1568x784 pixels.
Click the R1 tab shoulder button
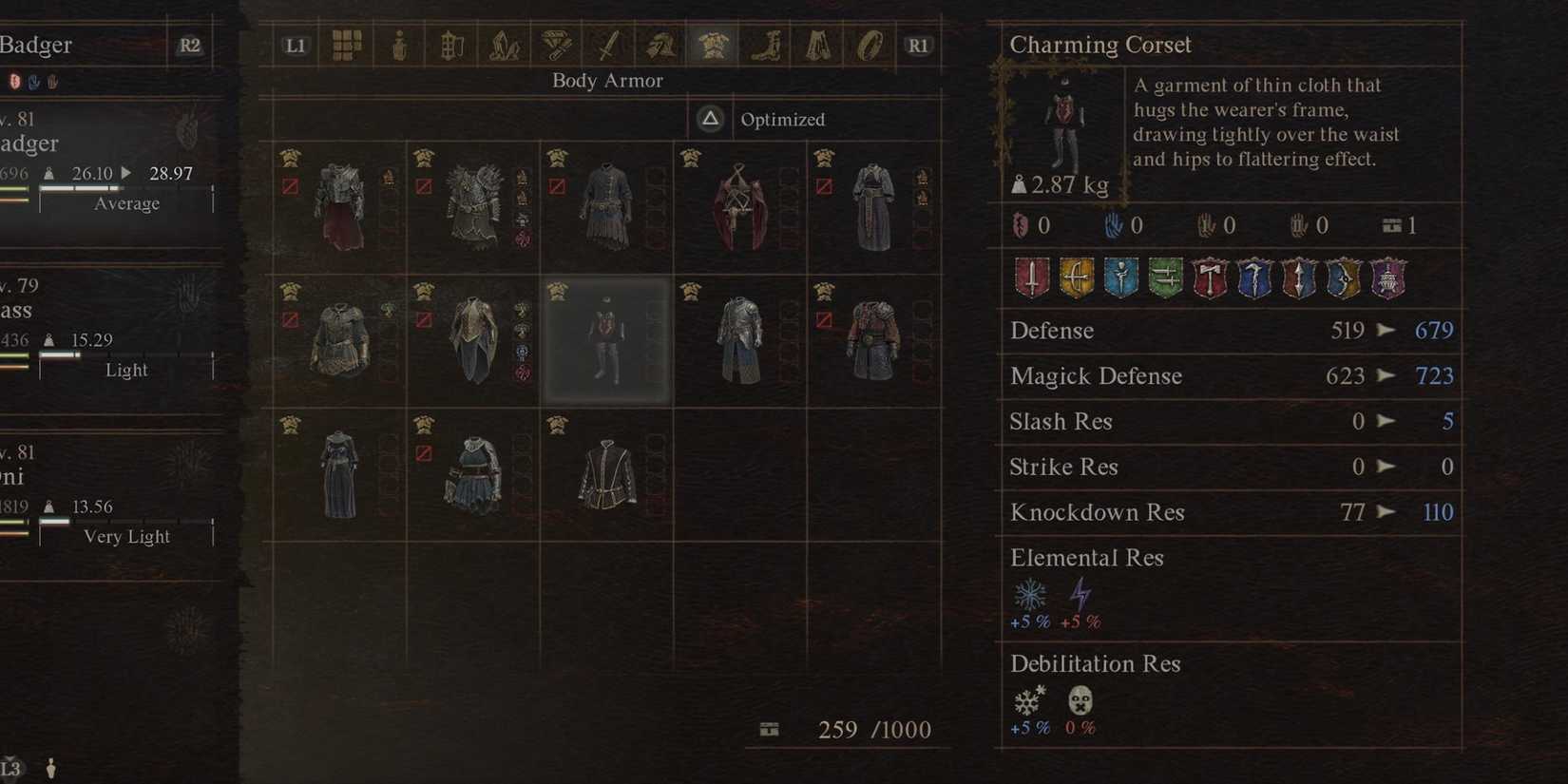pyautogui.click(x=917, y=43)
